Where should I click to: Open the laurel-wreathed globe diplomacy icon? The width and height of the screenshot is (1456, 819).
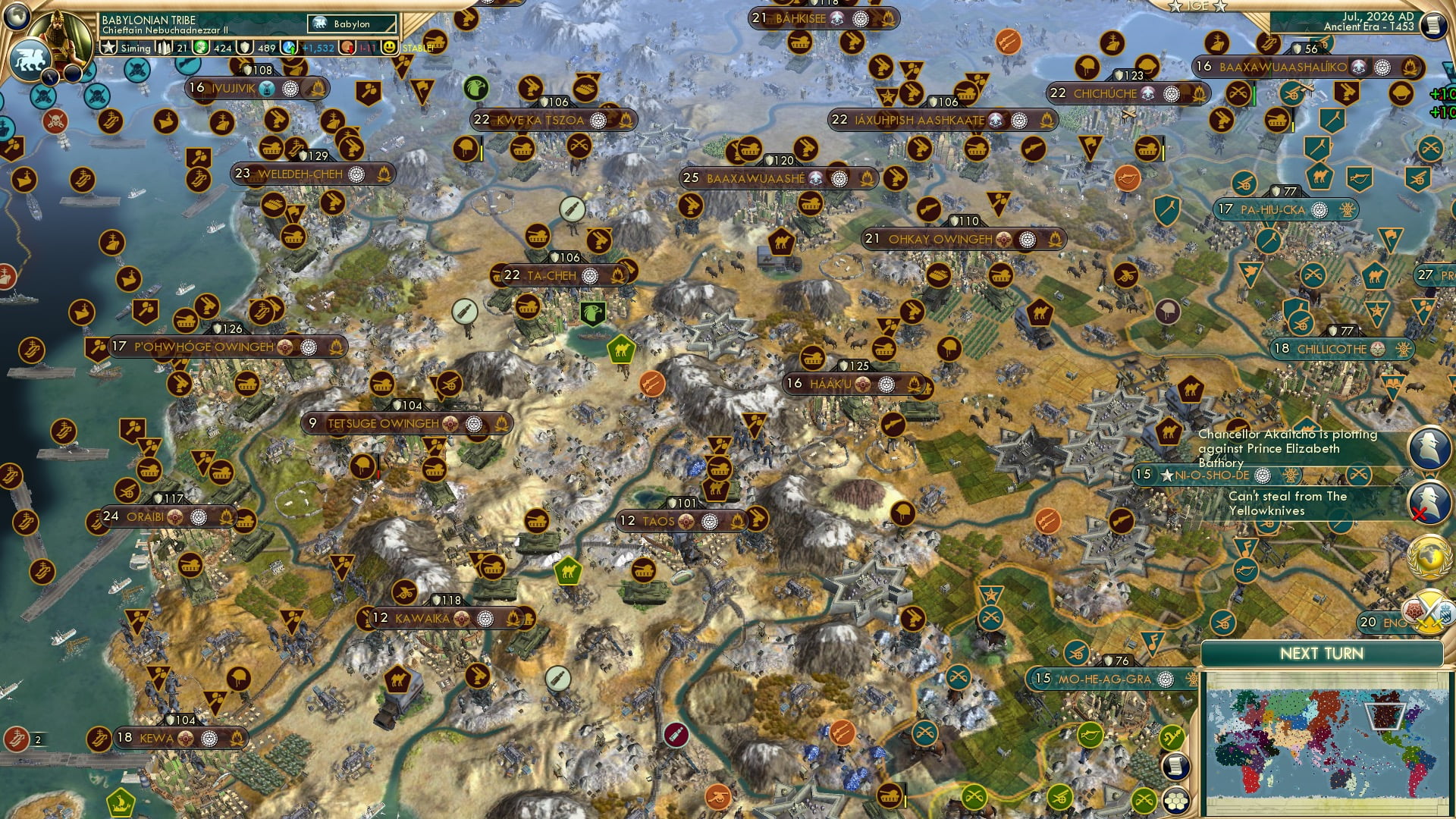1430,558
